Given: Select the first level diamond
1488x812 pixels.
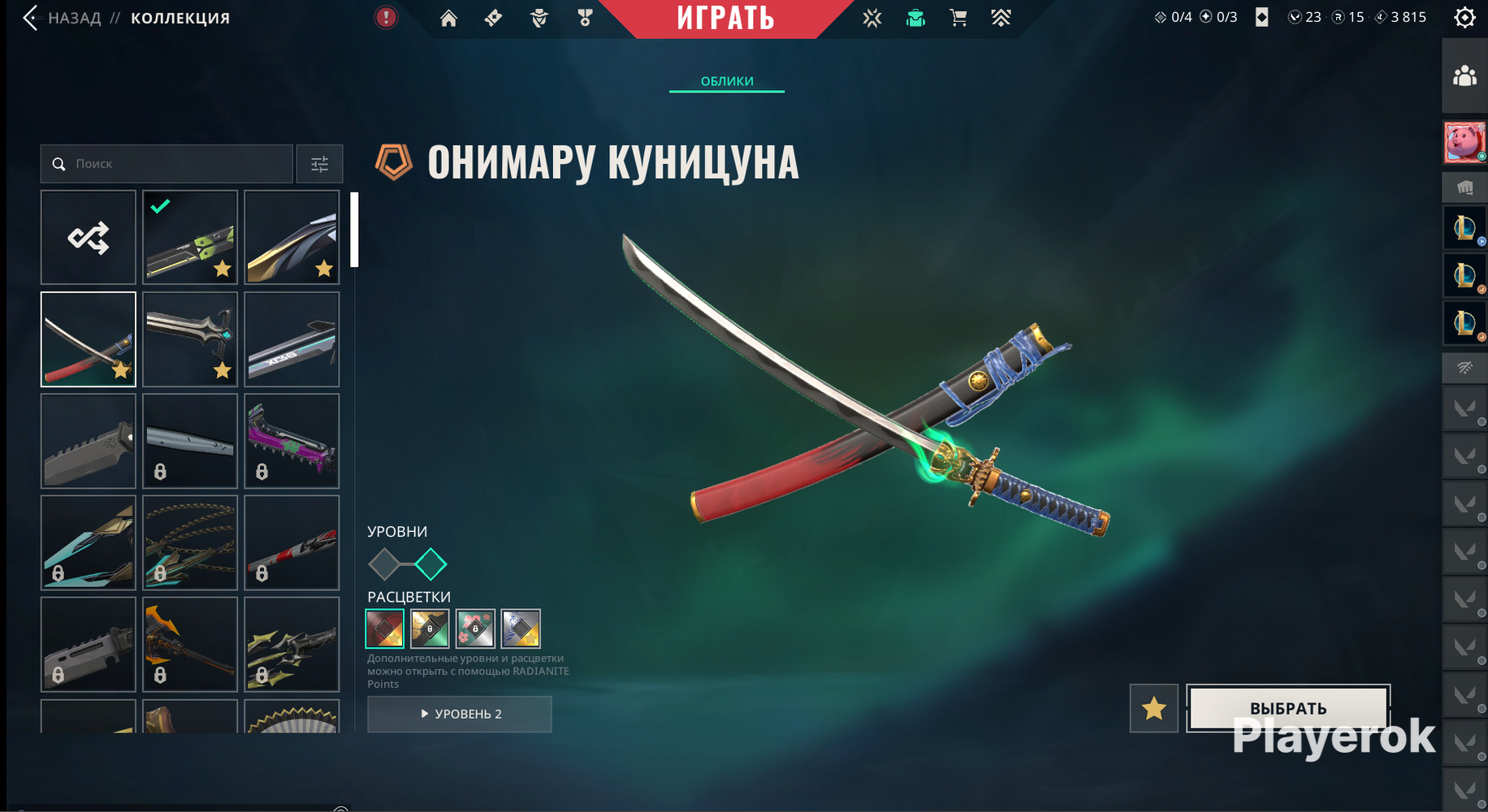Looking at the screenshot, I should [x=384, y=564].
